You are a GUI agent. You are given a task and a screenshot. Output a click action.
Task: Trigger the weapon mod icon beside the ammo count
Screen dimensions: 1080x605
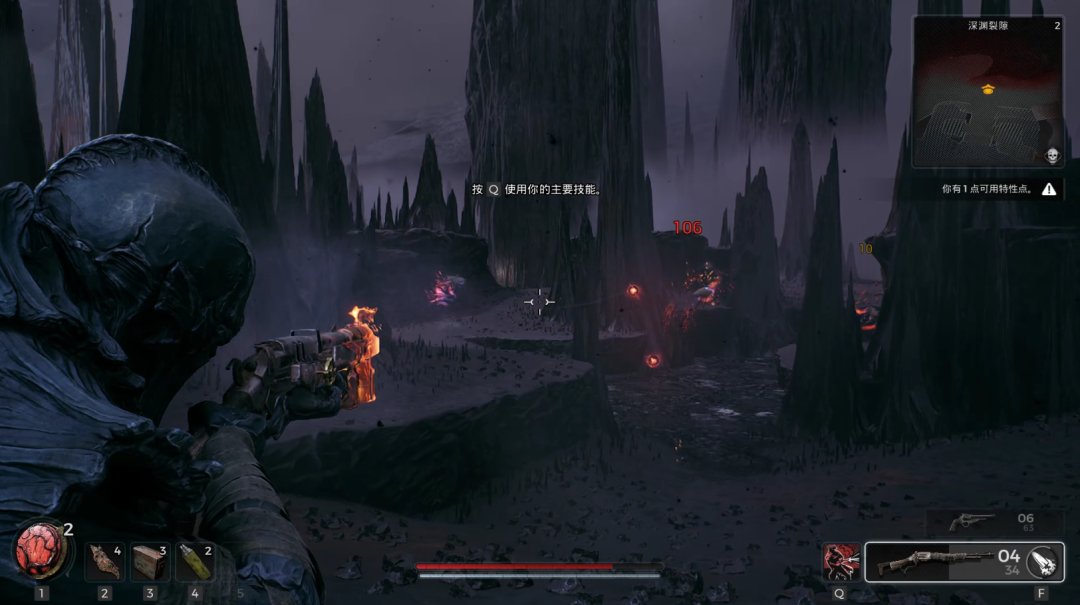point(1043,562)
